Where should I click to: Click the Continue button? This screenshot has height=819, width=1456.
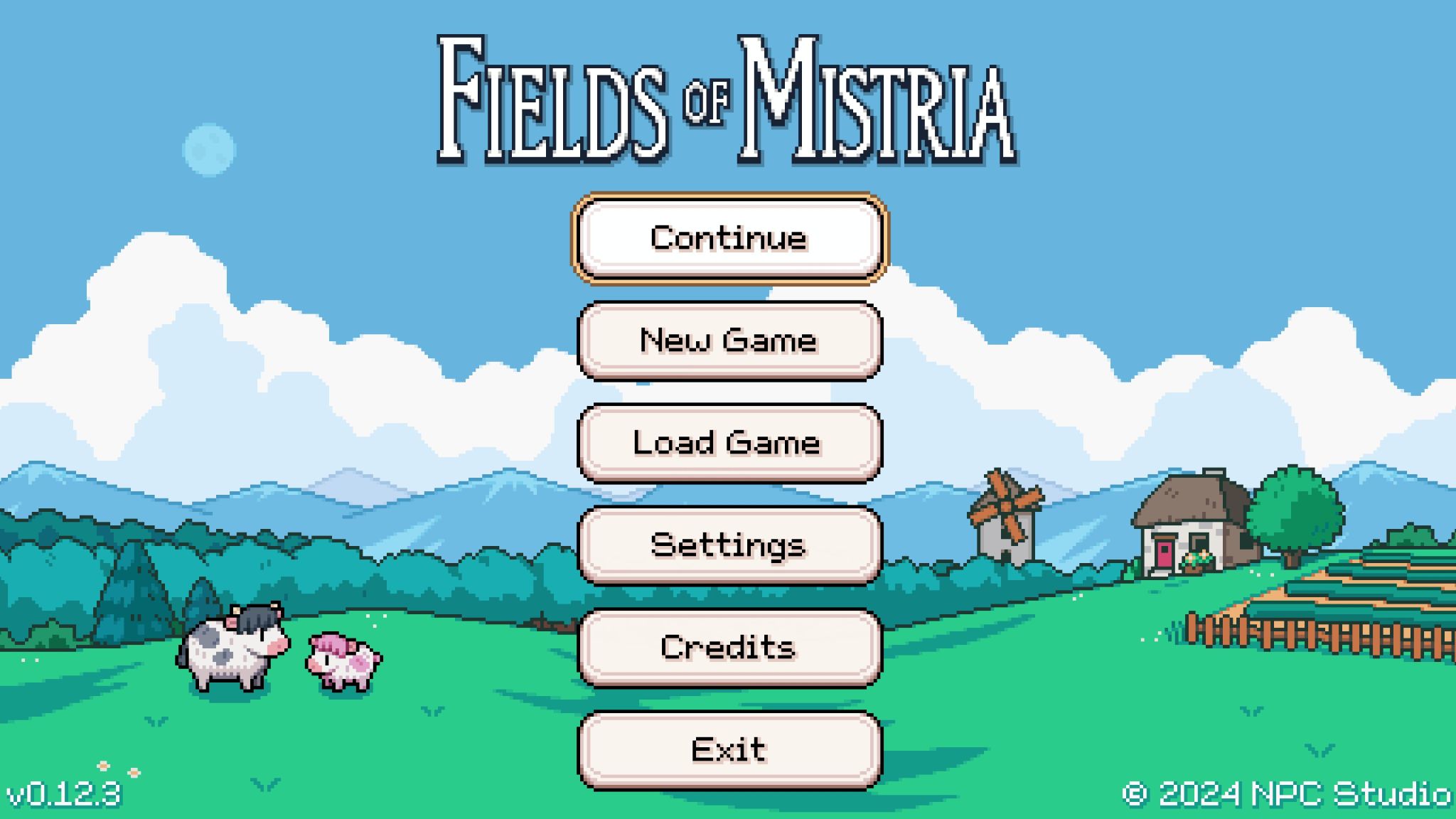point(731,239)
